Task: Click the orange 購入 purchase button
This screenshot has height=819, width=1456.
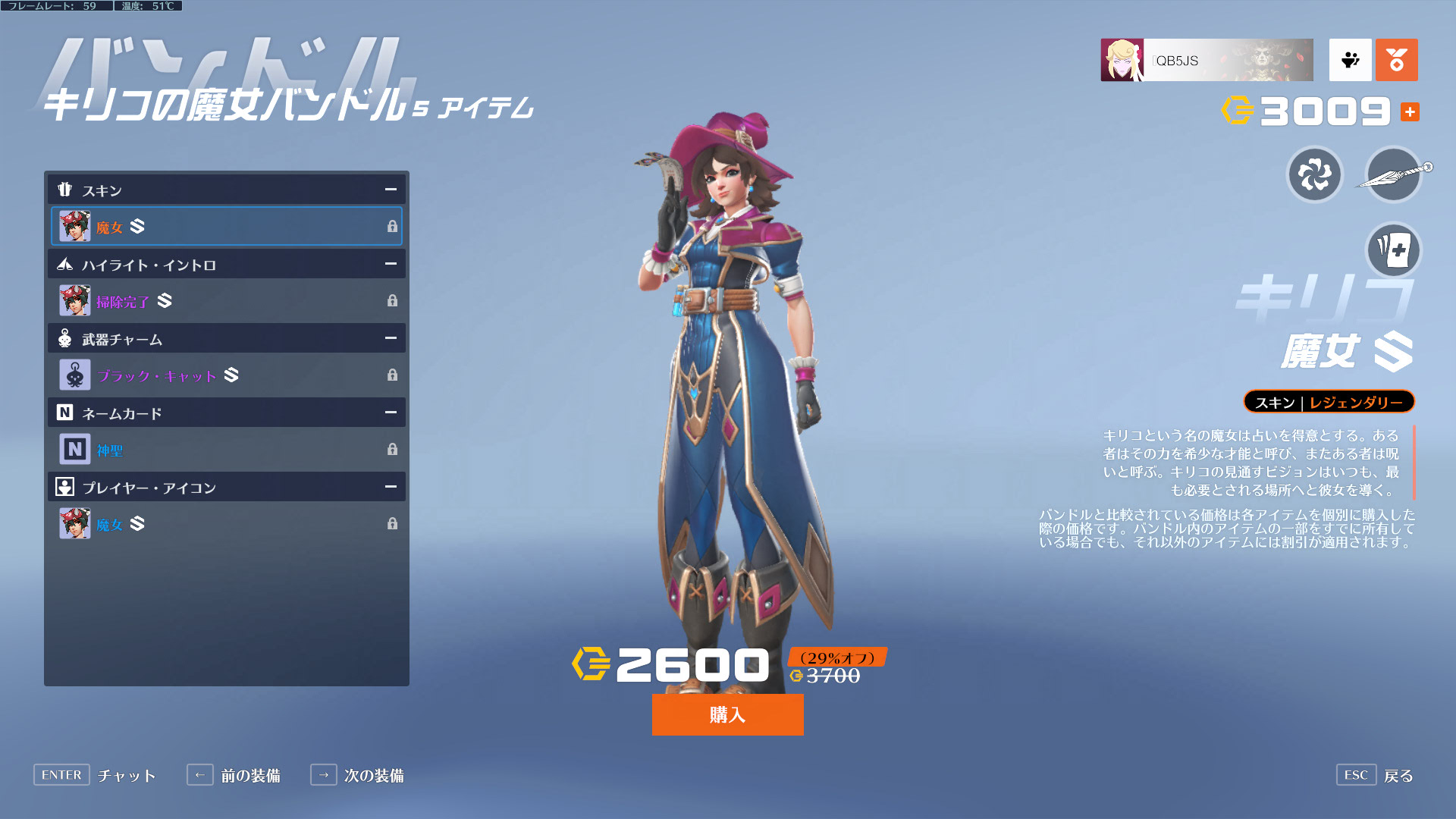Action: pyautogui.click(x=727, y=714)
